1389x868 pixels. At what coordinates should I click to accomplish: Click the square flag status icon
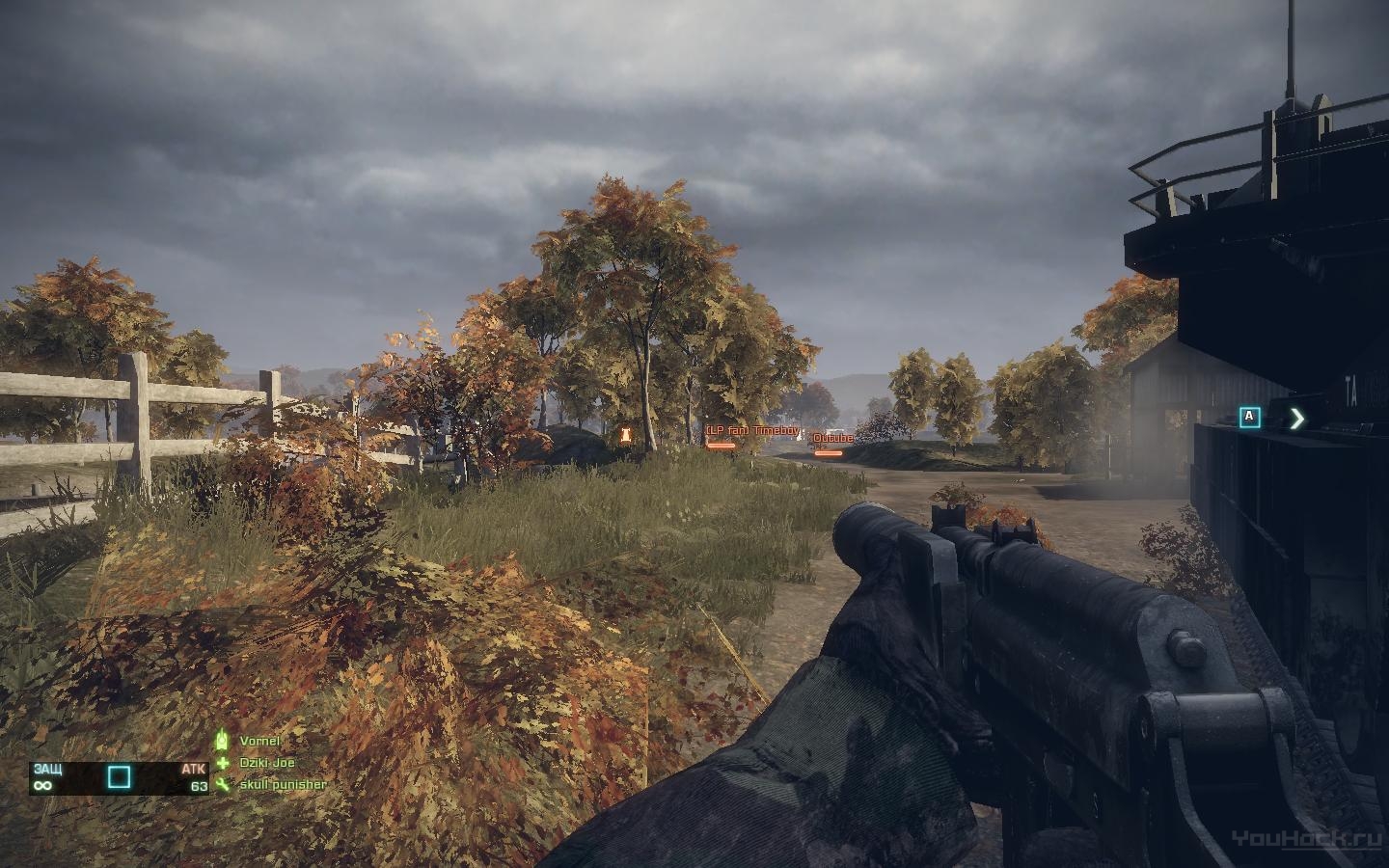pyautogui.click(x=119, y=777)
